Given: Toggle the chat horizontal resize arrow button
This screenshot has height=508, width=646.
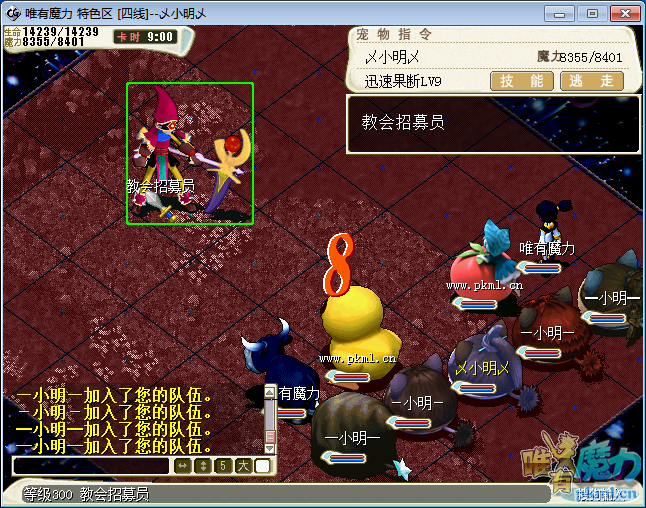Looking at the screenshot, I should (182, 466).
